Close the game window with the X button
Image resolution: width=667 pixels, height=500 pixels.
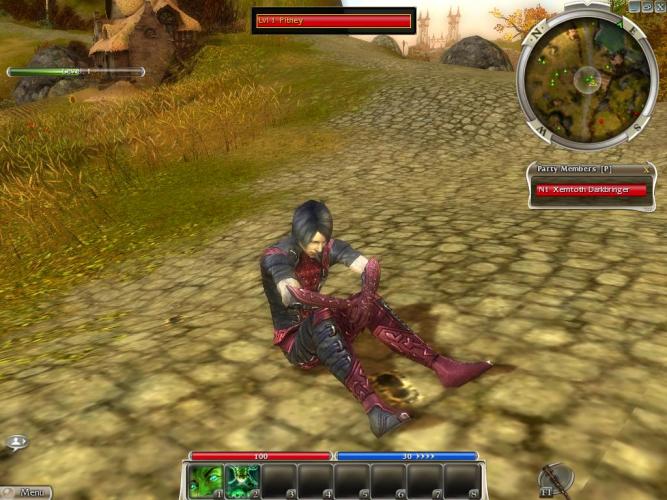659,6
